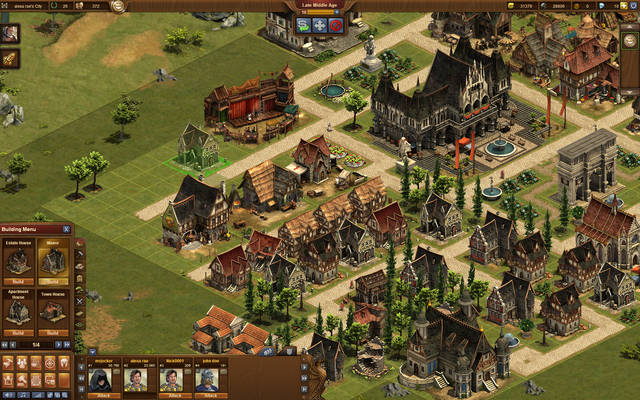Click the red cancel circle button
Image resolution: width=640 pixels, height=400 pixels.
pyautogui.click(x=335, y=25)
